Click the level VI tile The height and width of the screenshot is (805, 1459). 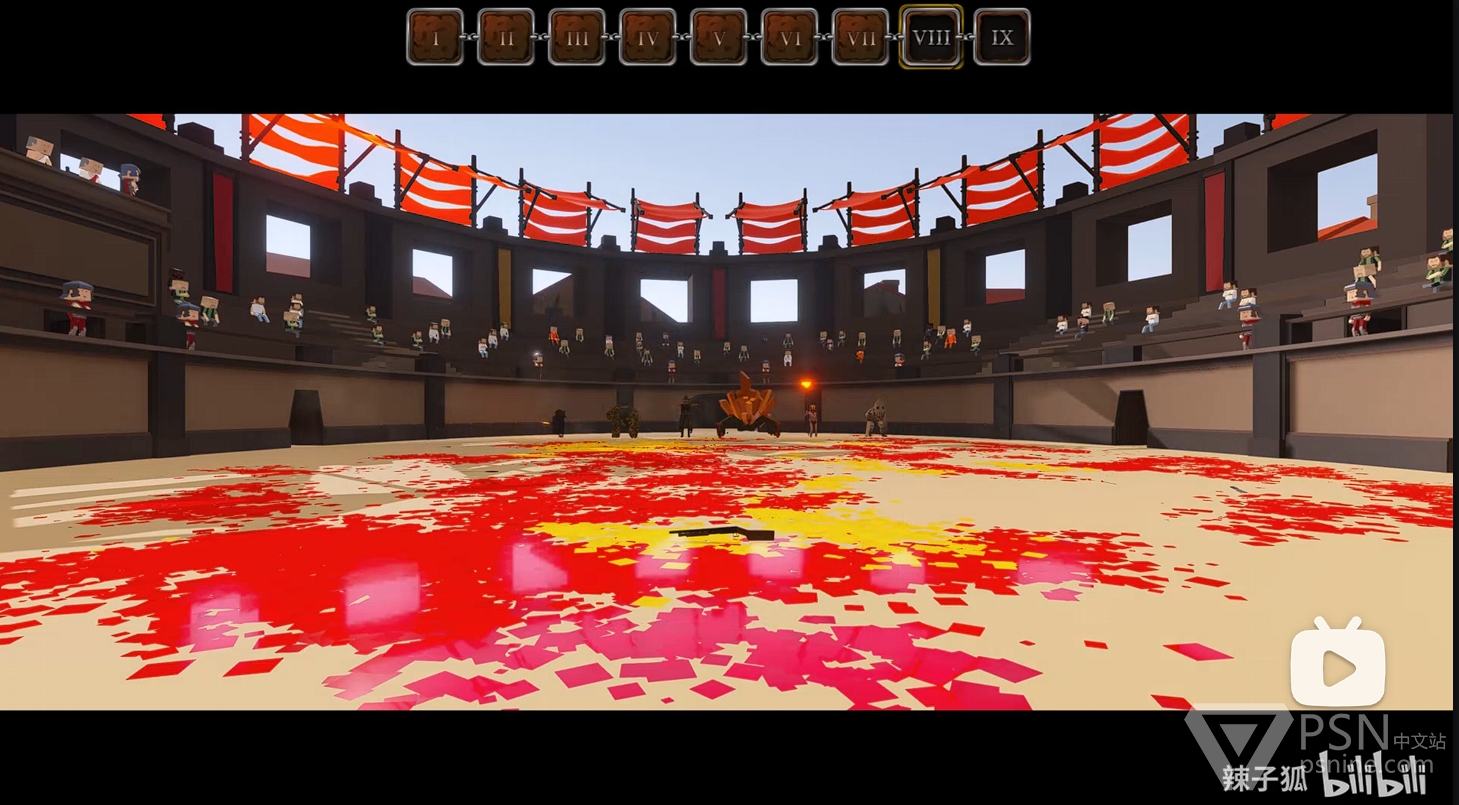pos(790,37)
